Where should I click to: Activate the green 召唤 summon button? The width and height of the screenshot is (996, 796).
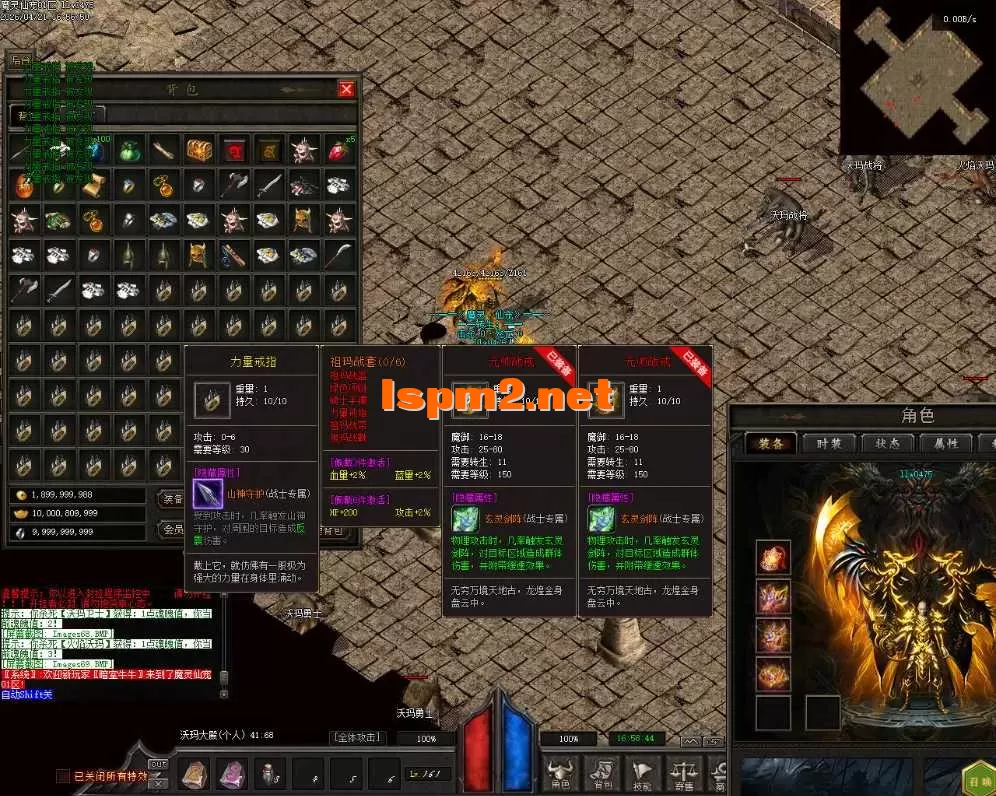pos(977,779)
